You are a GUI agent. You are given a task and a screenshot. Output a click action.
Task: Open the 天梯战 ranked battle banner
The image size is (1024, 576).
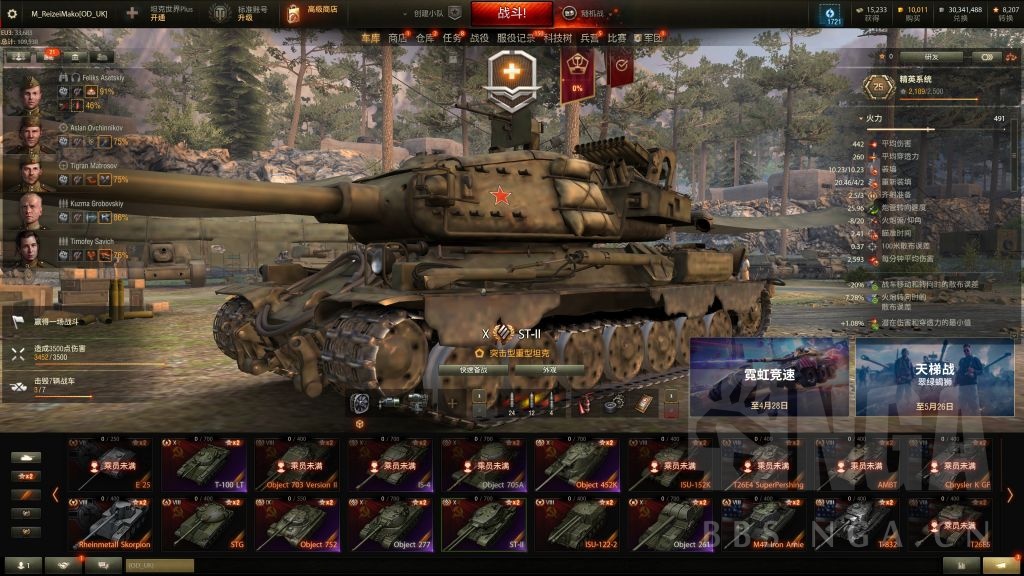934,376
